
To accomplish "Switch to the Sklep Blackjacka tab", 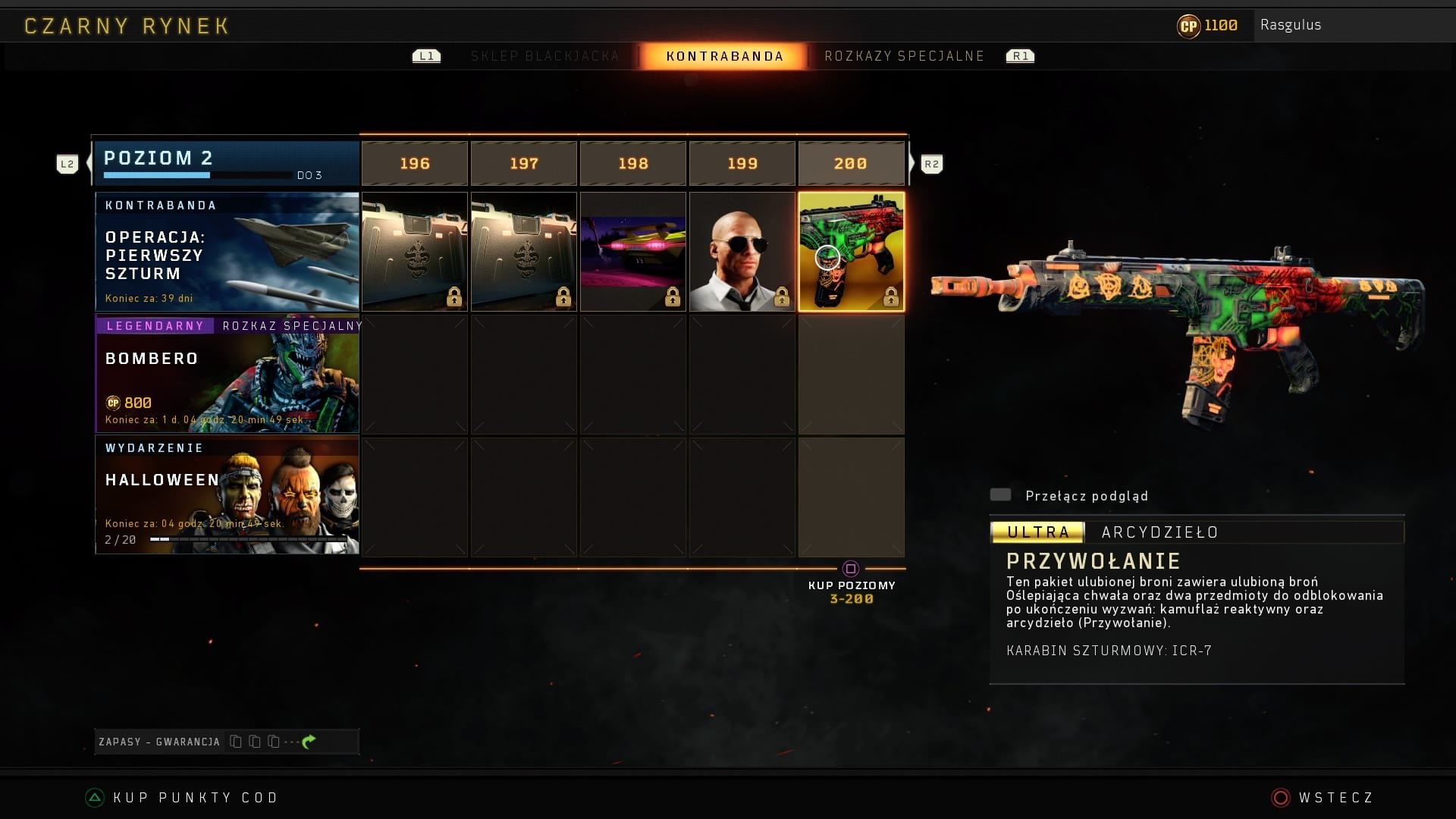I will coord(544,56).
